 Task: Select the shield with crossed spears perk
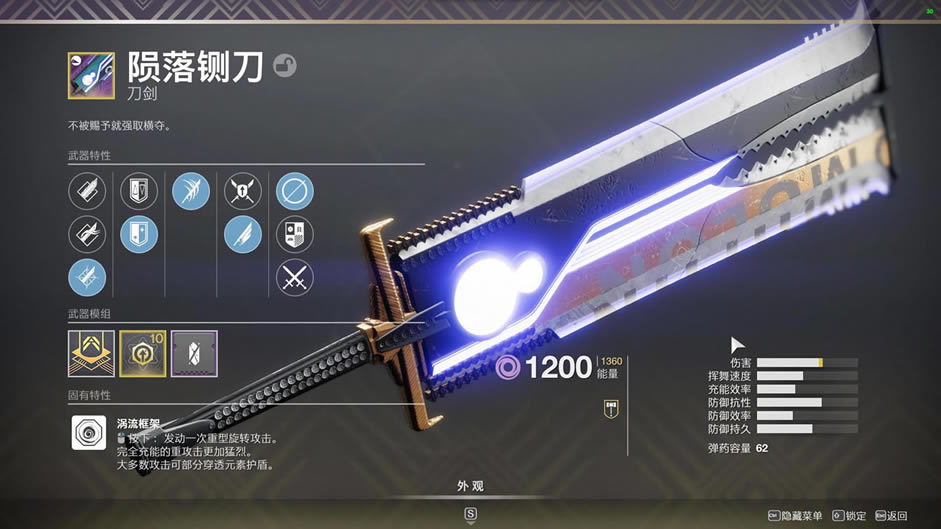click(x=242, y=191)
